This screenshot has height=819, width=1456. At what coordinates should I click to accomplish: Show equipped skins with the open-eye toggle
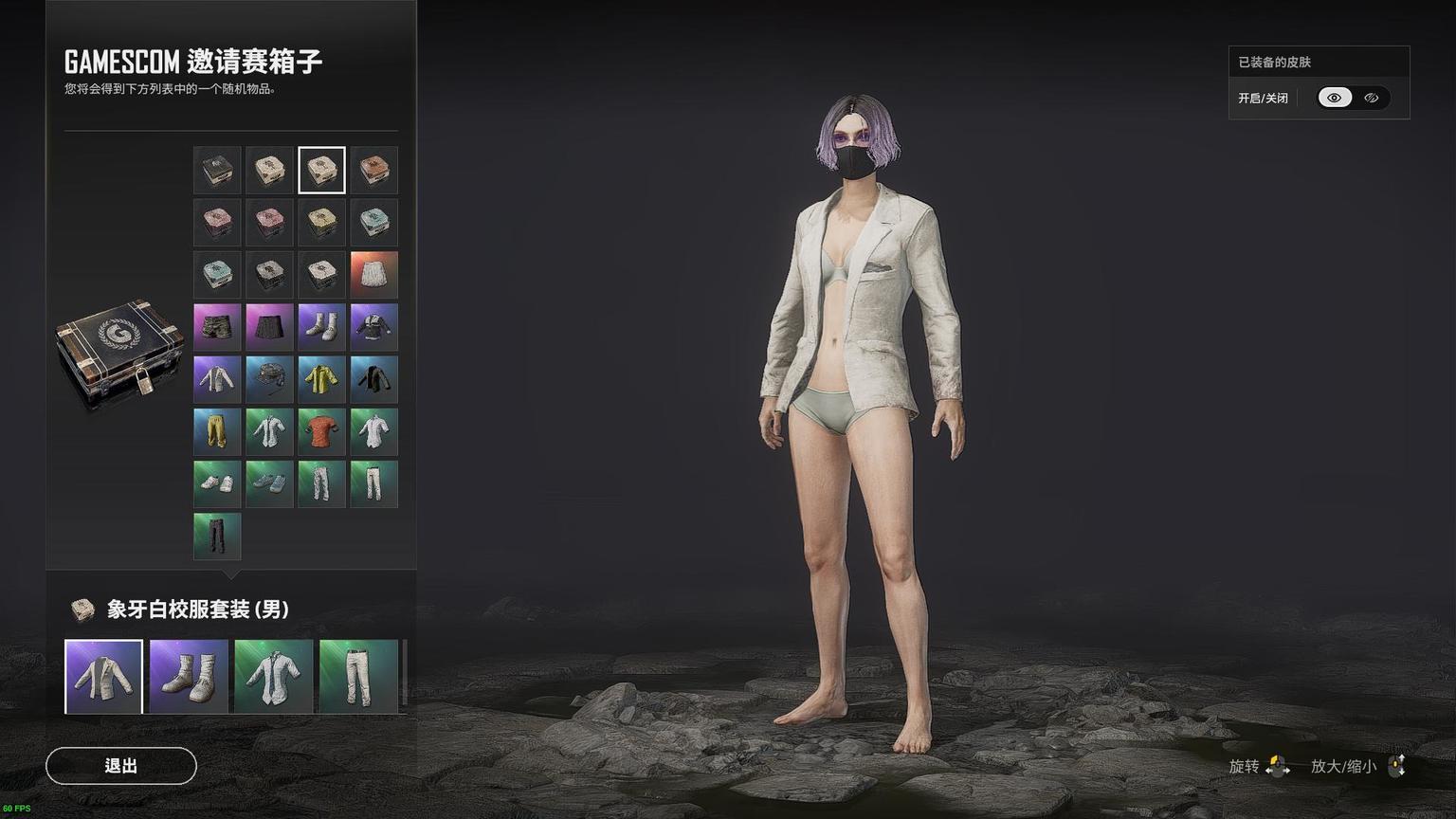click(x=1335, y=98)
